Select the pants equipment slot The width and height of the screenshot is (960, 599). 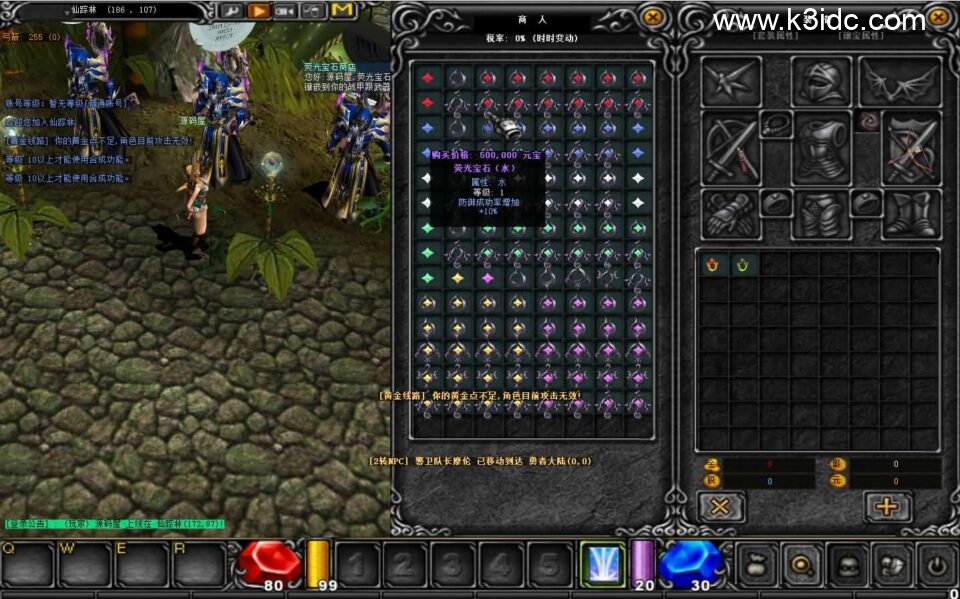(x=821, y=214)
